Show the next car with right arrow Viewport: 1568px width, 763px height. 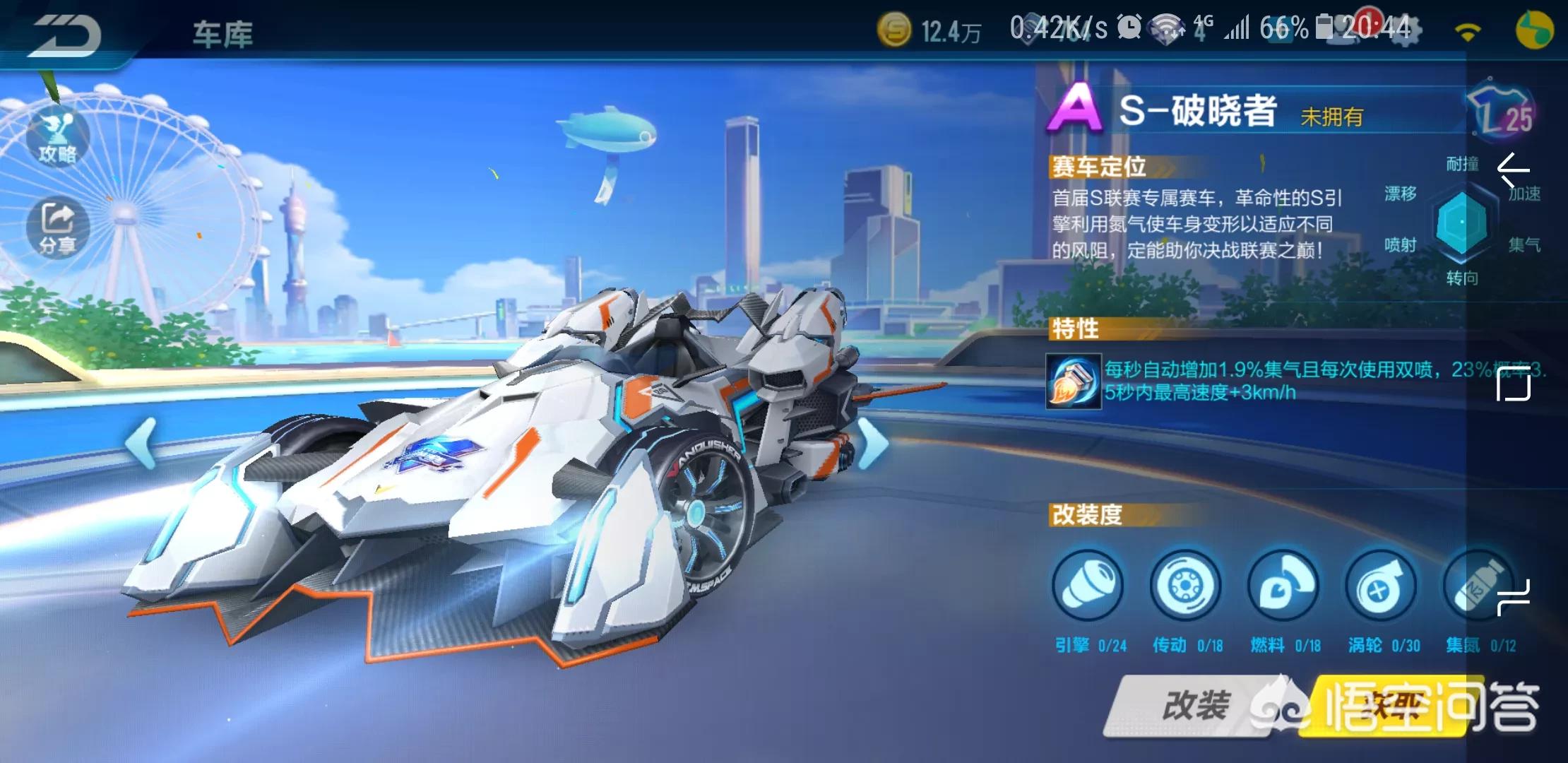click(x=873, y=443)
